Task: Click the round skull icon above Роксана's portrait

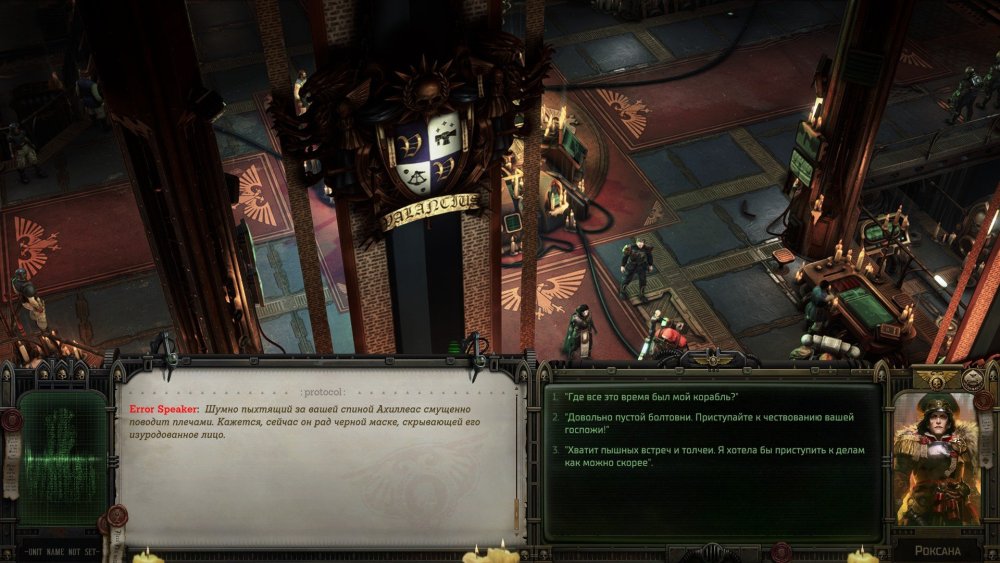Action: [x=971, y=379]
